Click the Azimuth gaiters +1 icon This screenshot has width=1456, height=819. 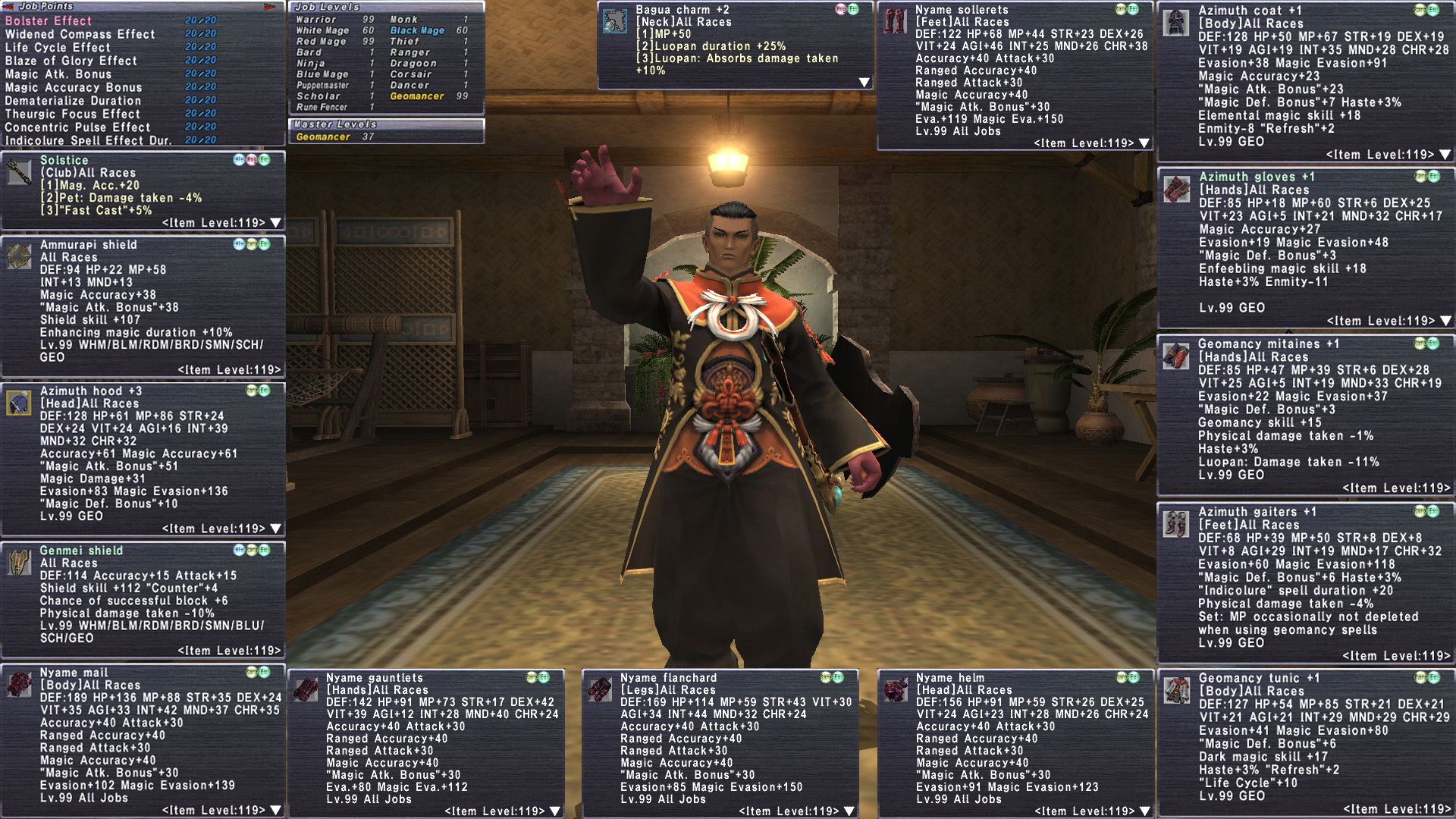1176,523
